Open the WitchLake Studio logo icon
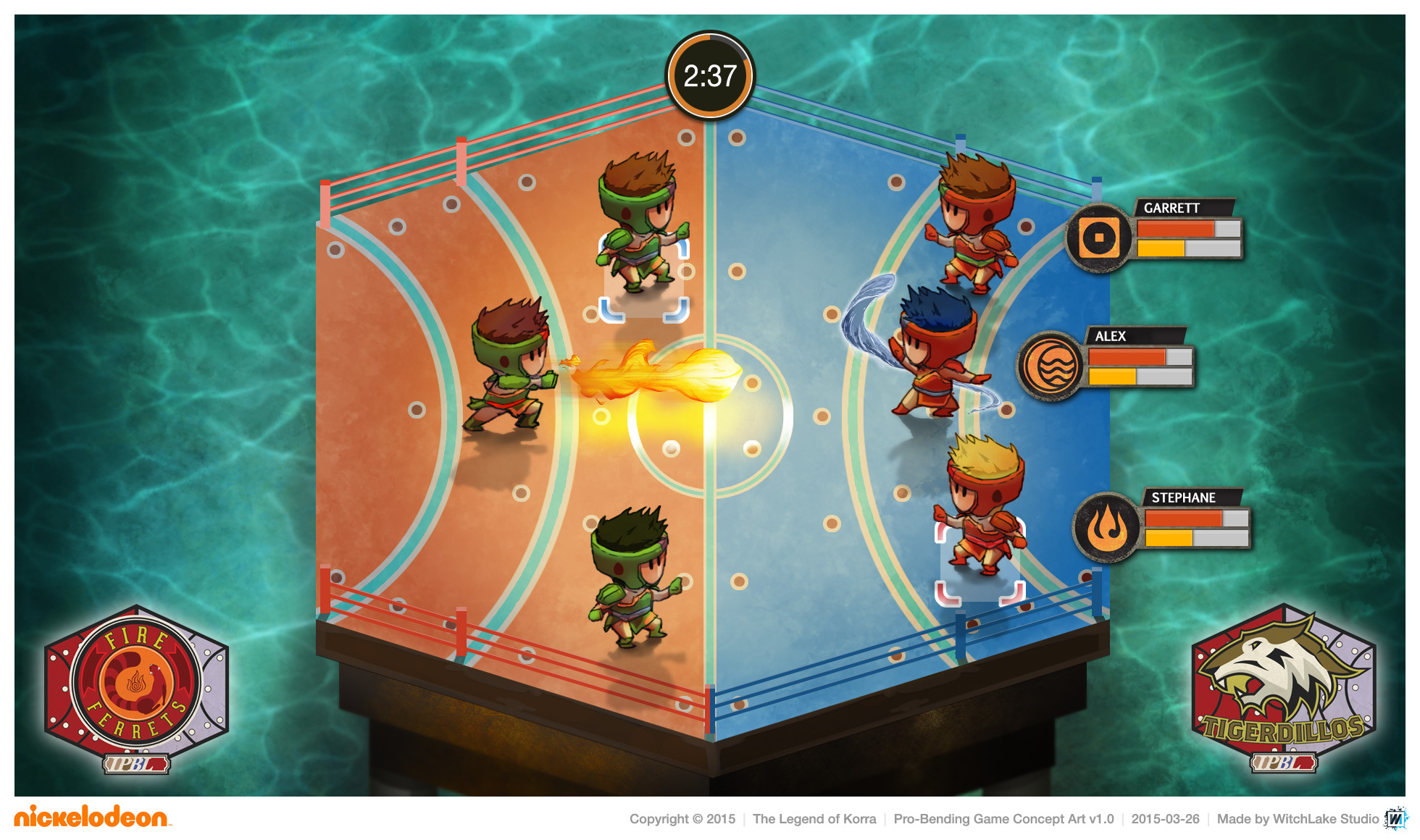 click(1395, 818)
